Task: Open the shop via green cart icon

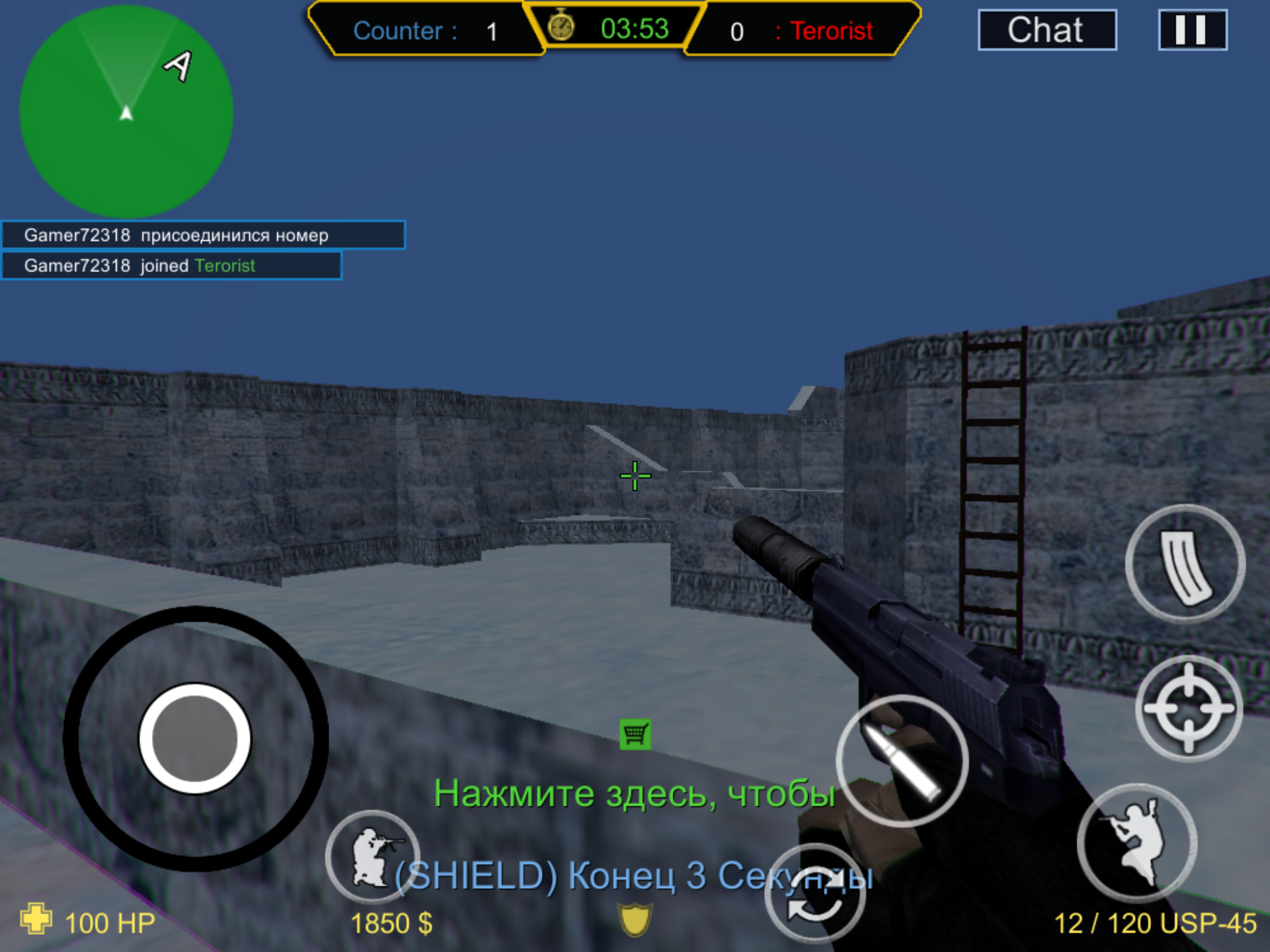Action: point(635,734)
